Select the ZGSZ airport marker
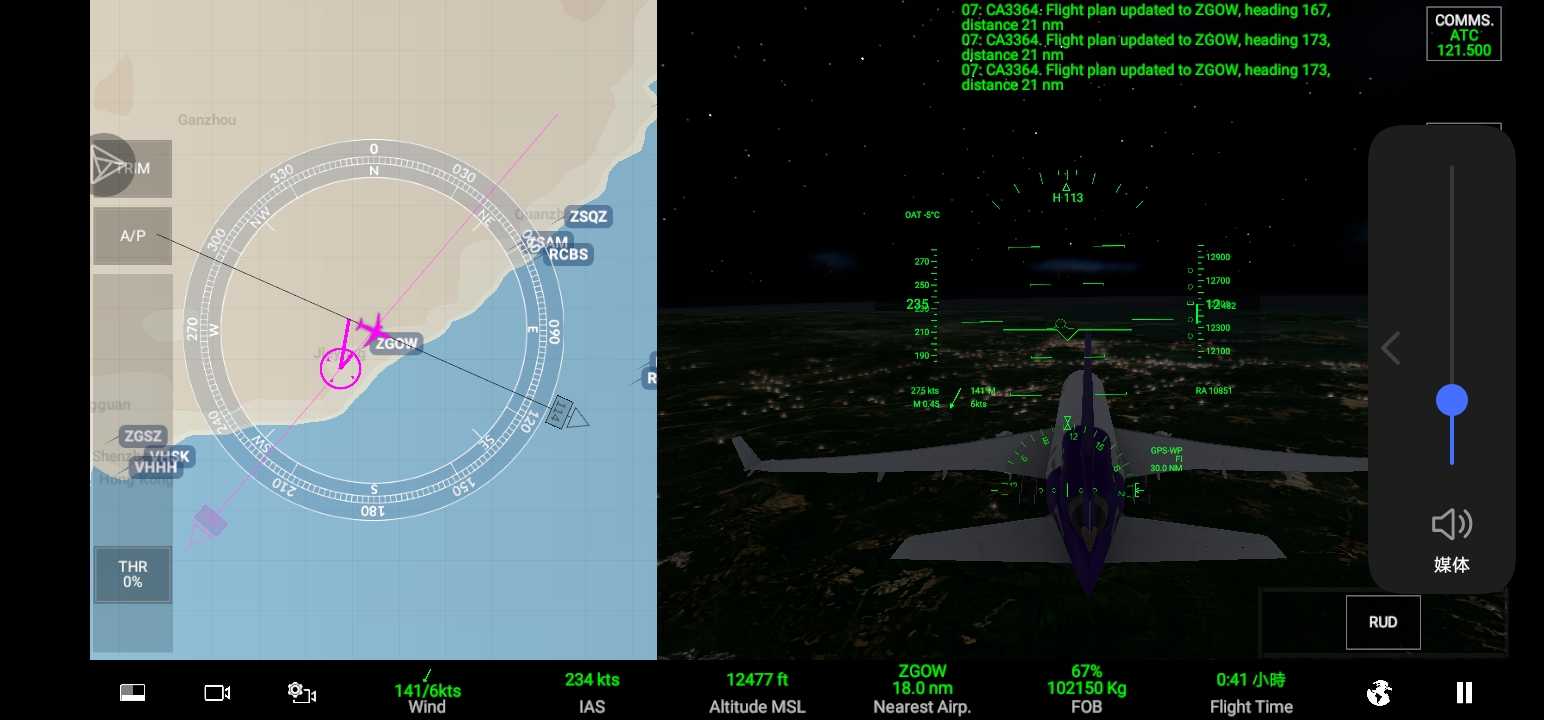 [x=142, y=436]
